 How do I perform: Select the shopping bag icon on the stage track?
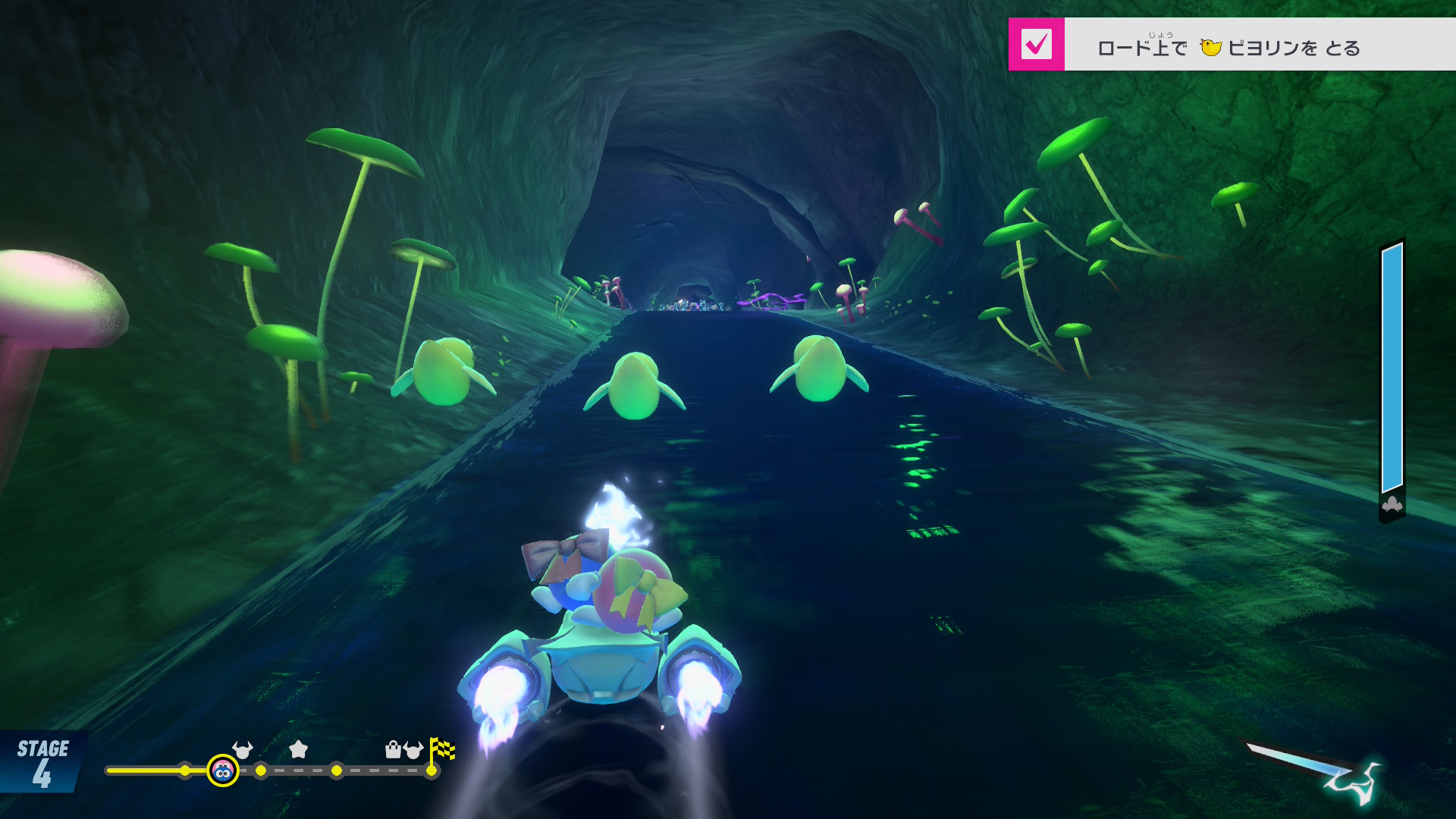[393, 750]
